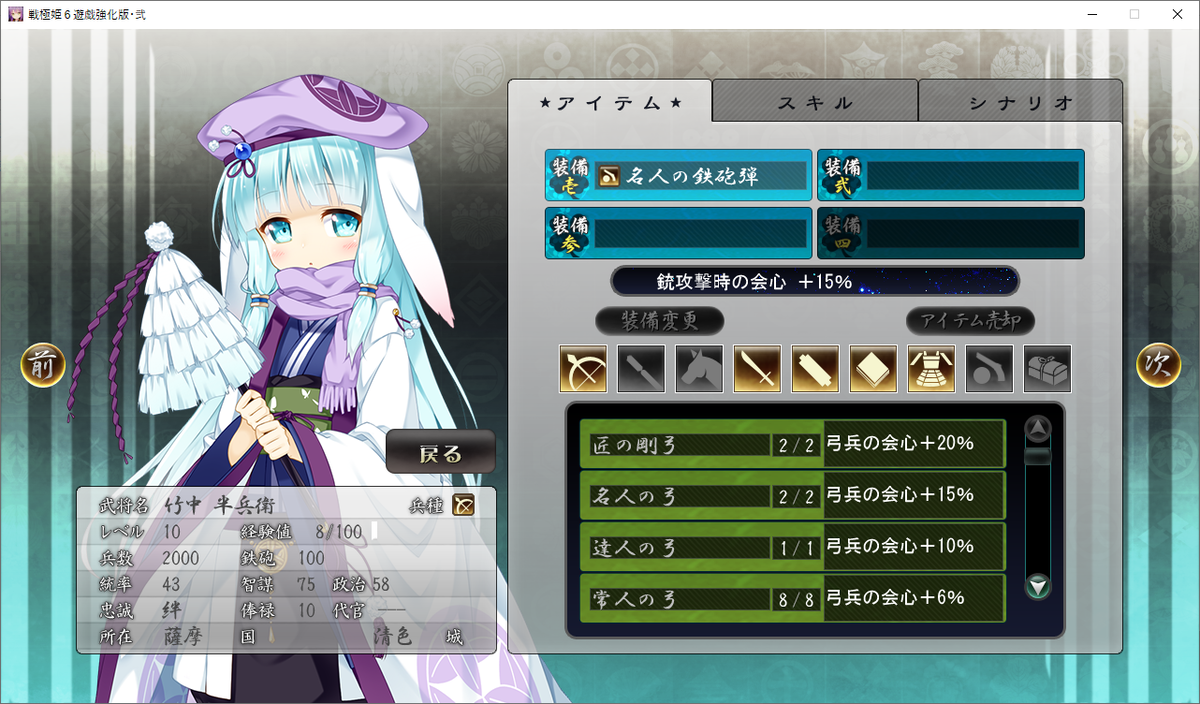Click the 装備変更 button
1200x704 pixels.
tap(659, 321)
